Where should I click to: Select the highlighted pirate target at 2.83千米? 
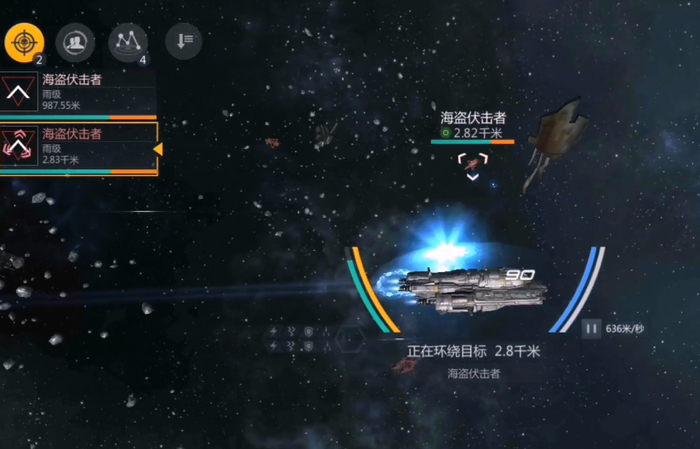coord(78,148)
